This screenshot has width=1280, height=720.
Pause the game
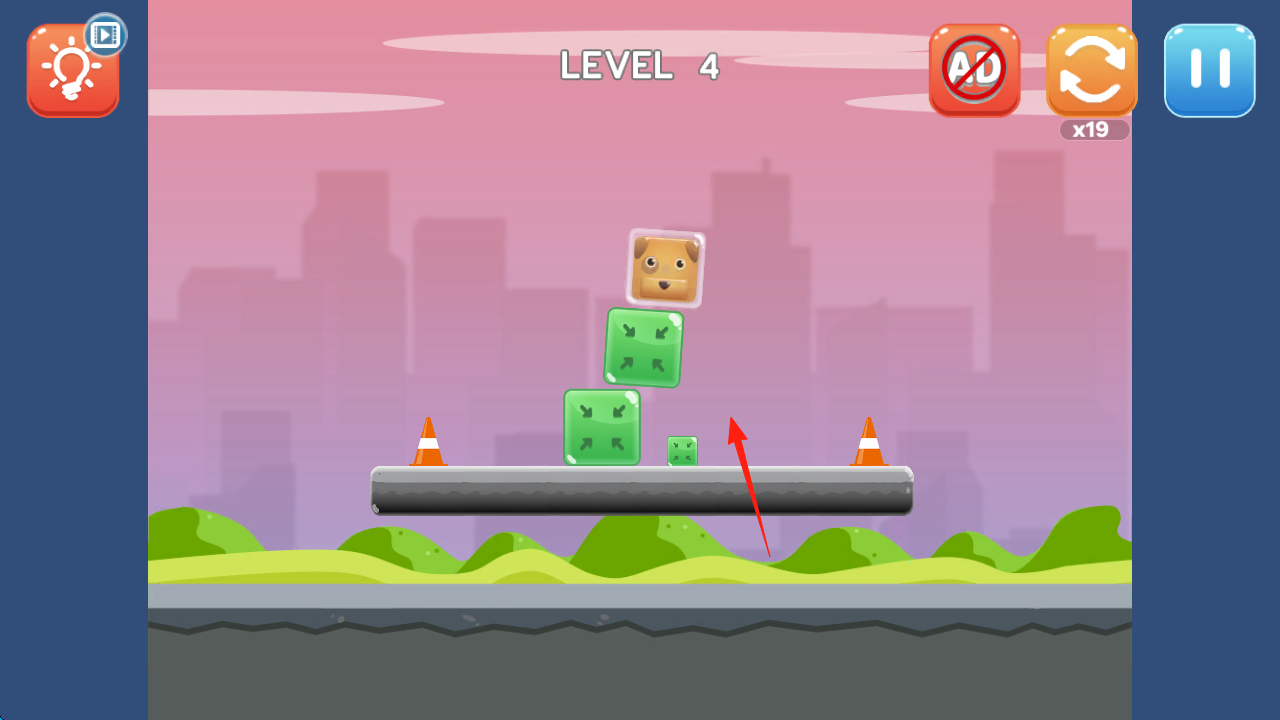(1209, 71)
